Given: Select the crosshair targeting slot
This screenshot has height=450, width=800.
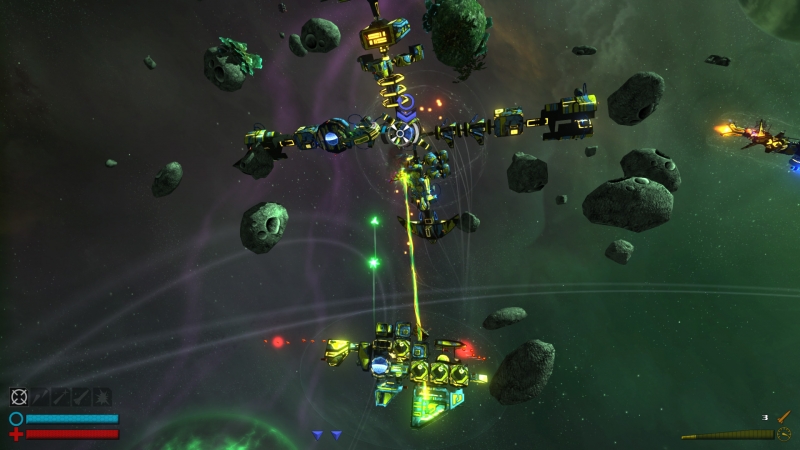Looking at the screenshot, I should [19, 397].
